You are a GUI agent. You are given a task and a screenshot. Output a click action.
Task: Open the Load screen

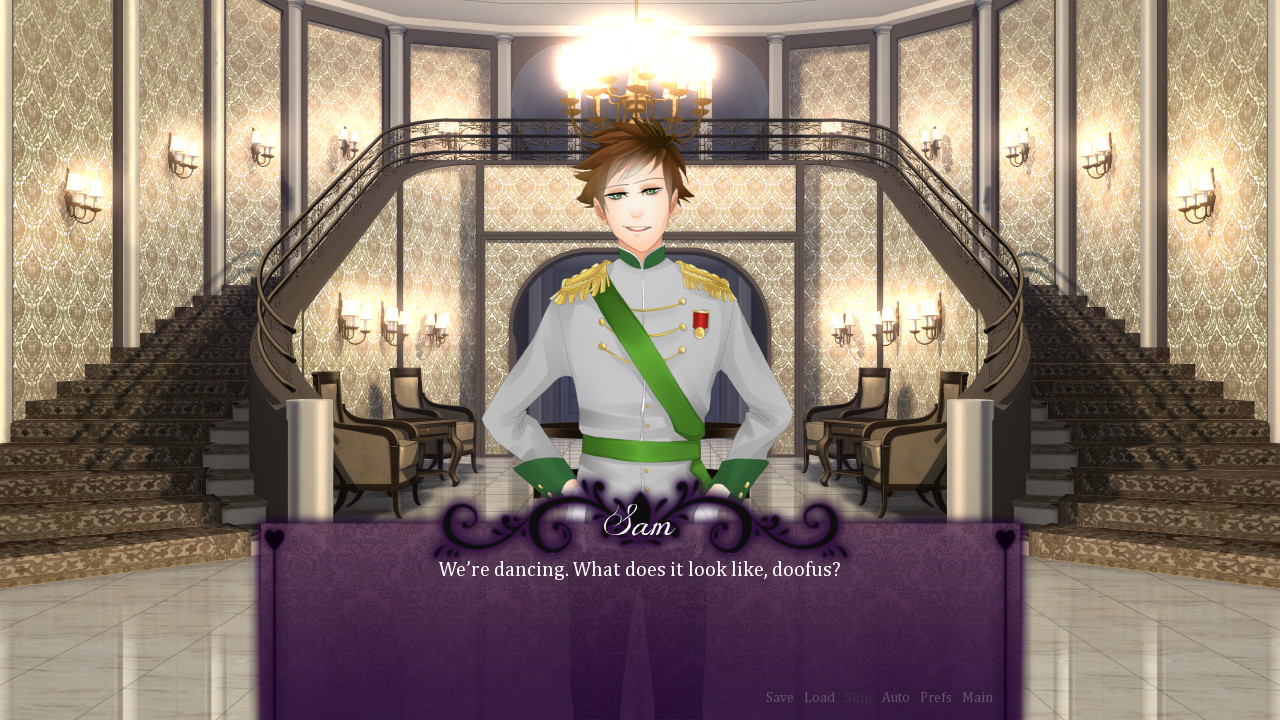click(819, 697)
